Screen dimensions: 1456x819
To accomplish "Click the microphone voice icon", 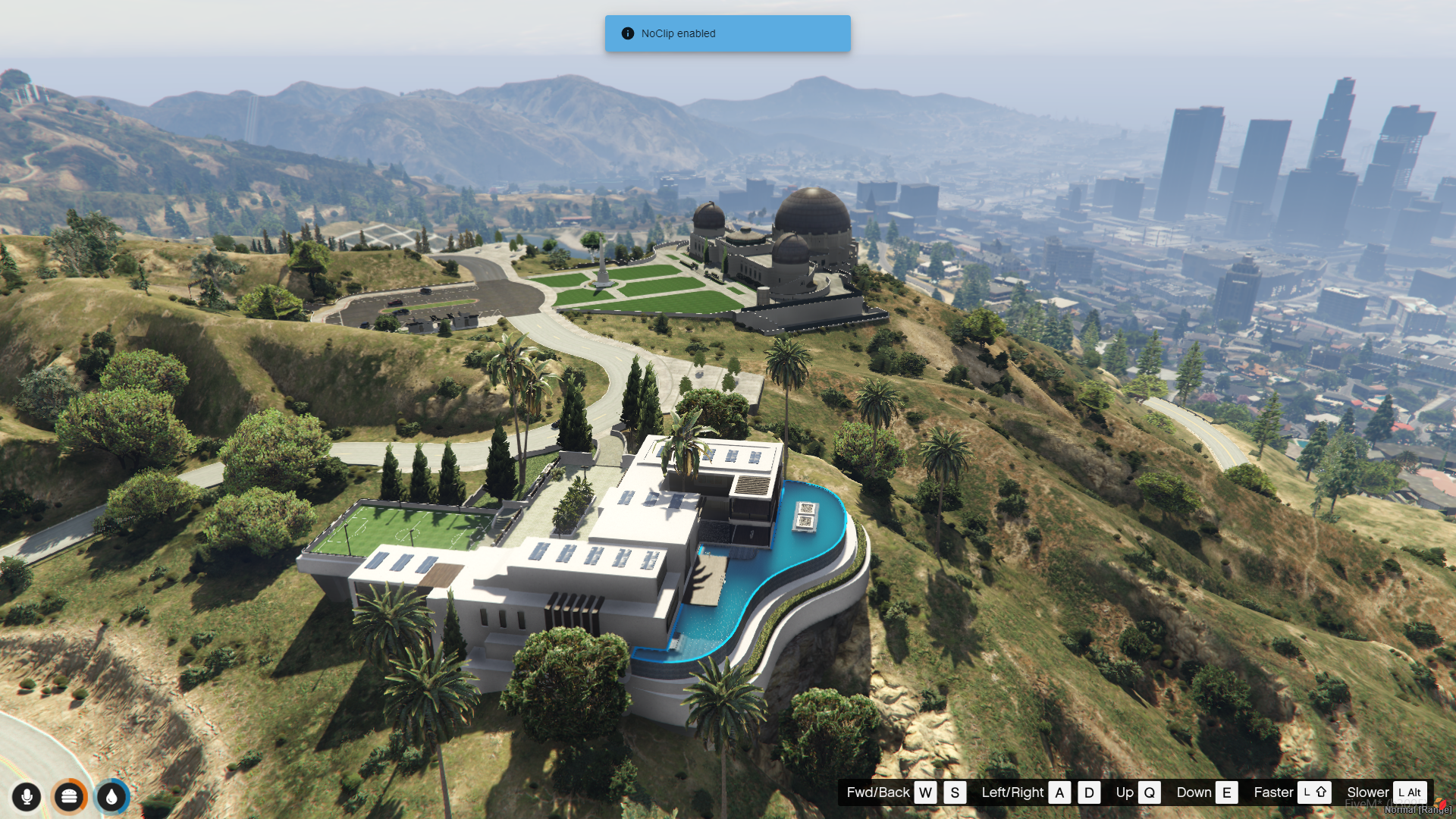I will pyautogui.click(x=27, y=797).
